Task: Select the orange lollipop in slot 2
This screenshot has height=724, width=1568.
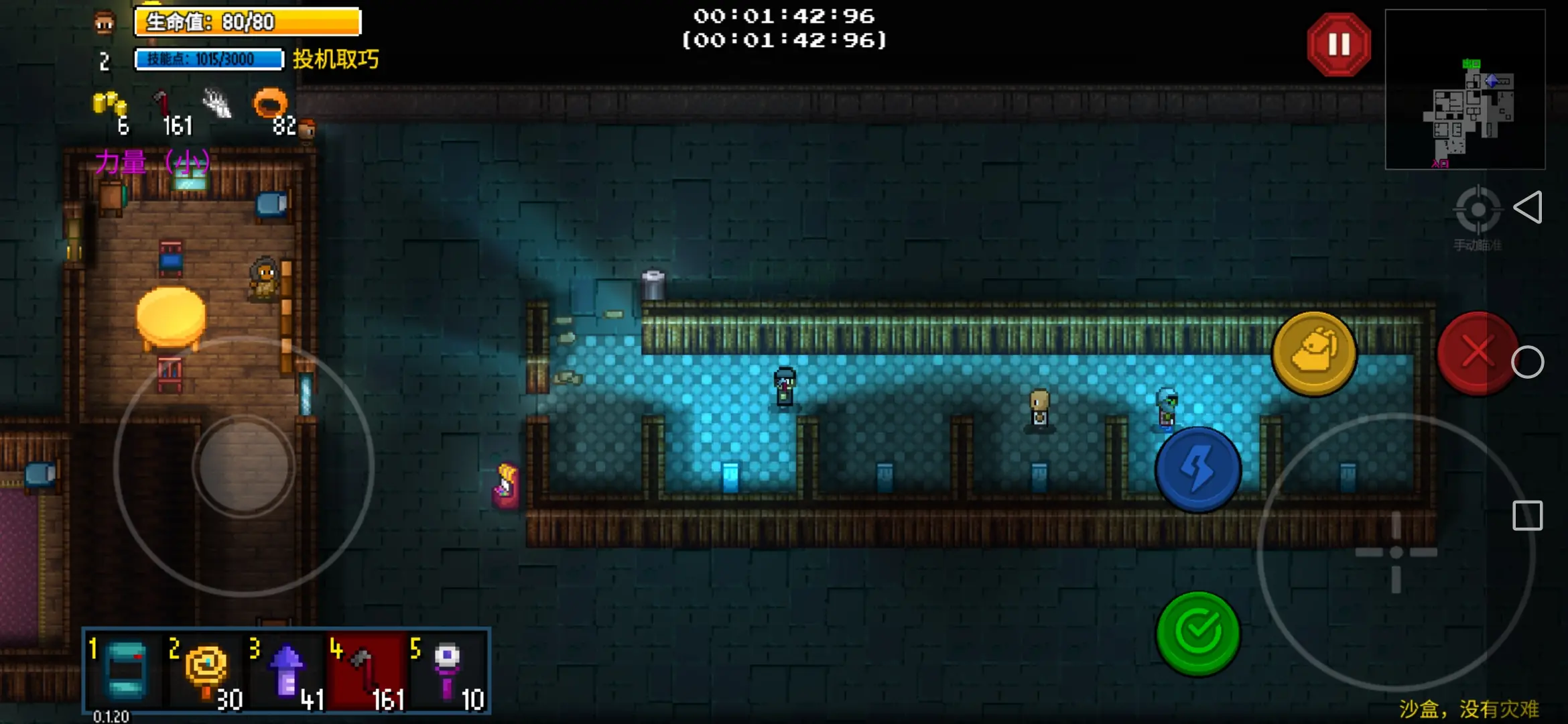Action: [206, 671]
